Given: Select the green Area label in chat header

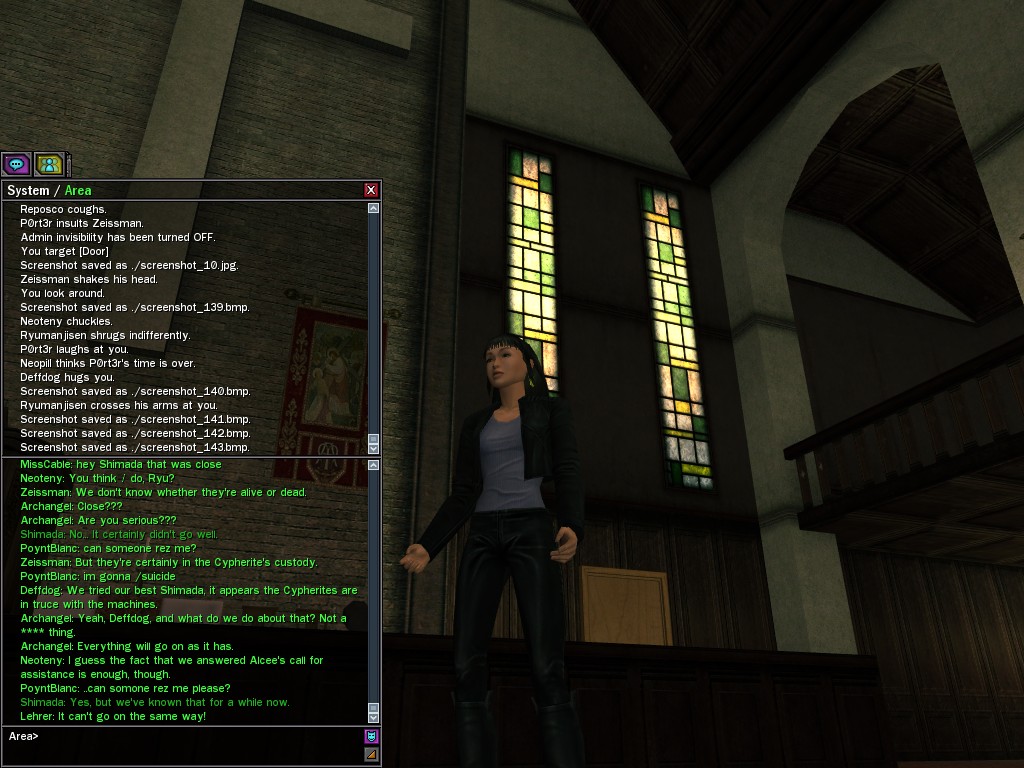Looking at the screenshot, I should (78, 190).
